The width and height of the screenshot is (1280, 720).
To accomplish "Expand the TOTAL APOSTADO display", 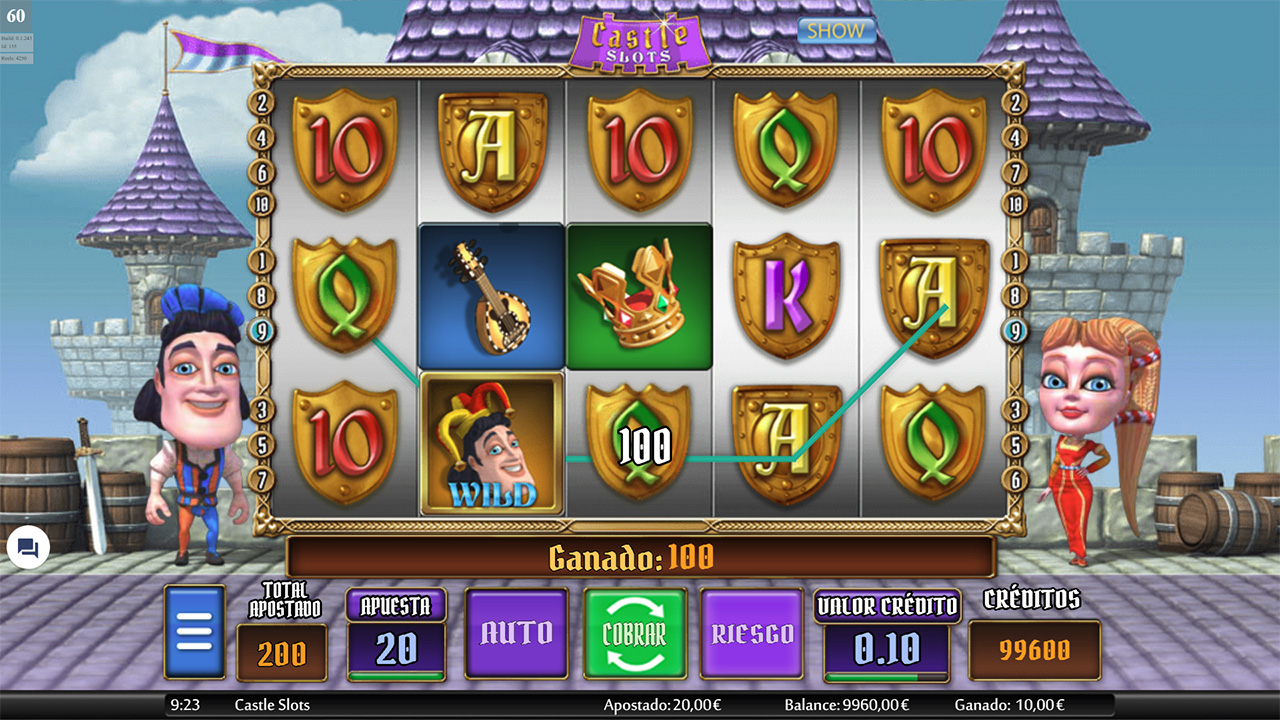I will point(283,649).
